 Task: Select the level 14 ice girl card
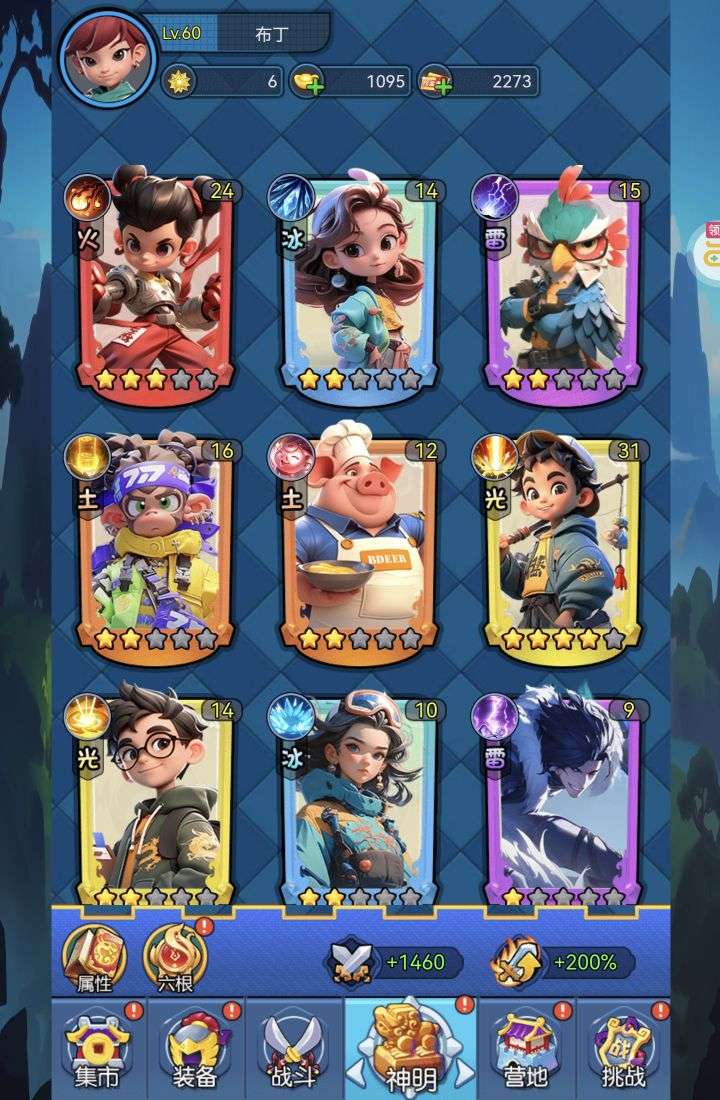[x=358, y=285]
